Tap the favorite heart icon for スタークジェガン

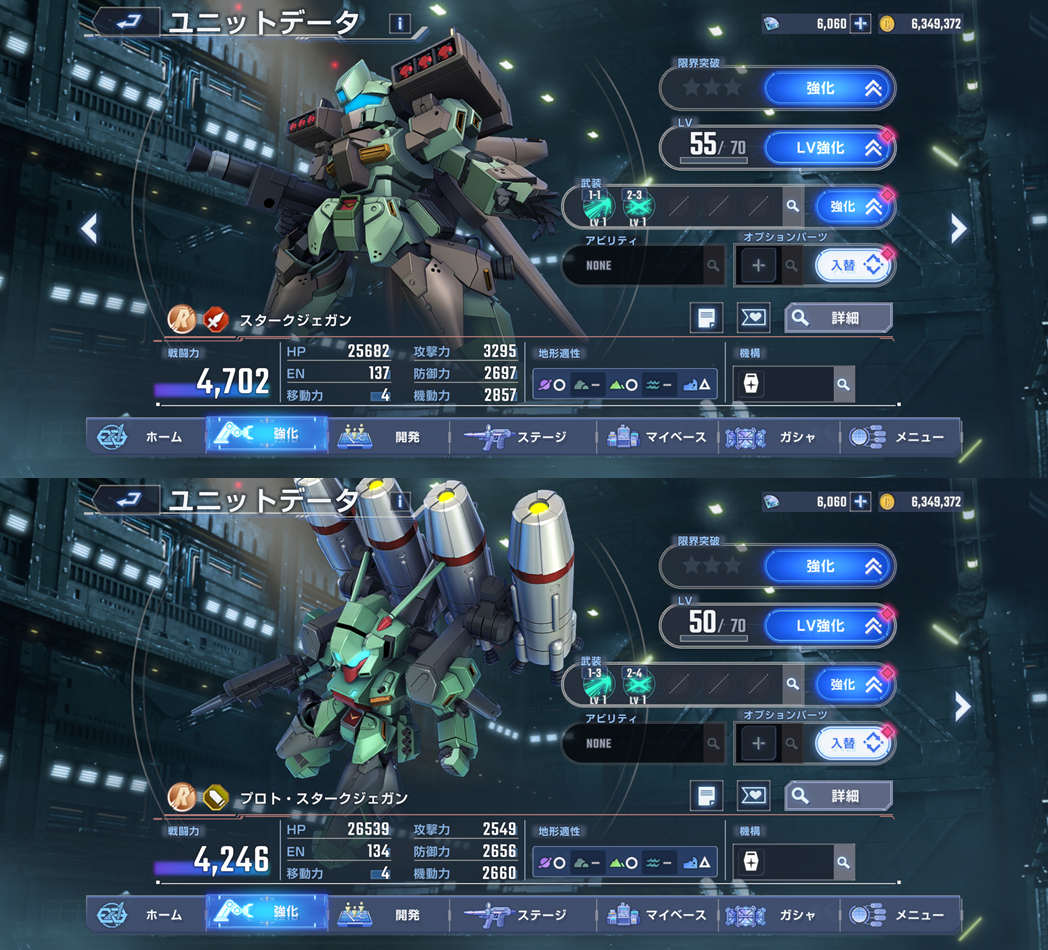click(x=752, y=318)
